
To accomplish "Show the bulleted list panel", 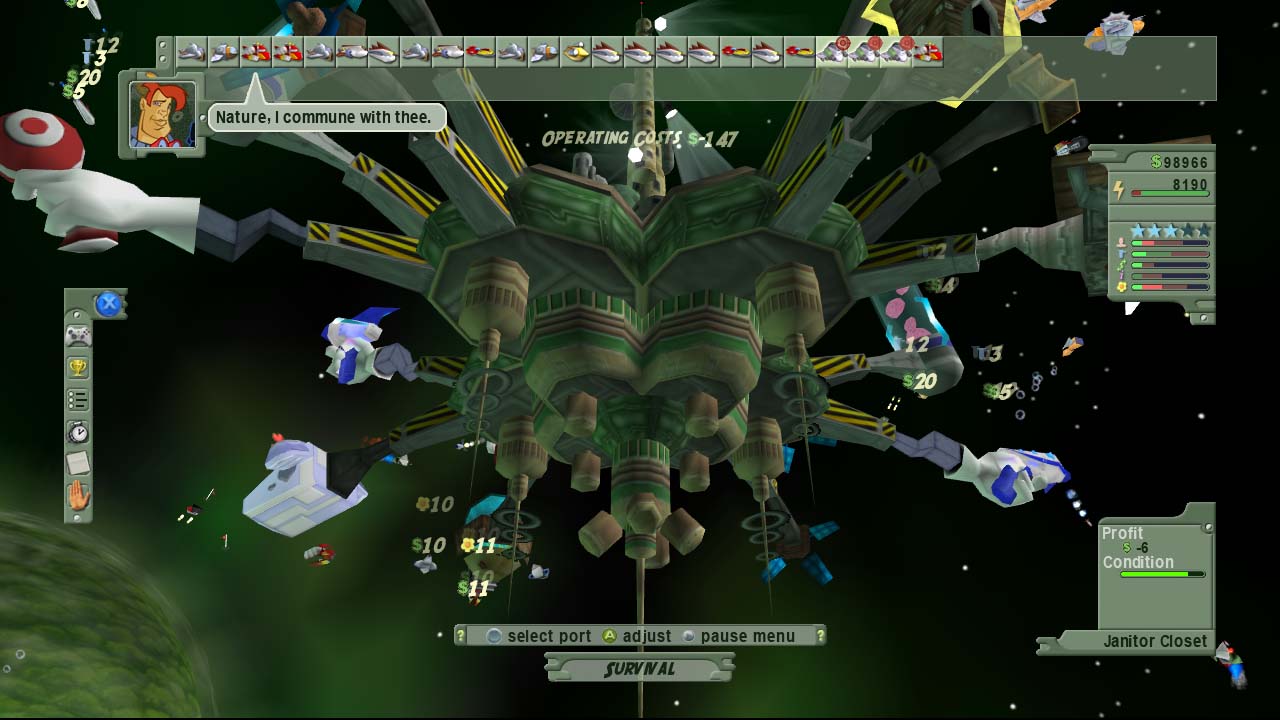I will click(x=78, y=400).
